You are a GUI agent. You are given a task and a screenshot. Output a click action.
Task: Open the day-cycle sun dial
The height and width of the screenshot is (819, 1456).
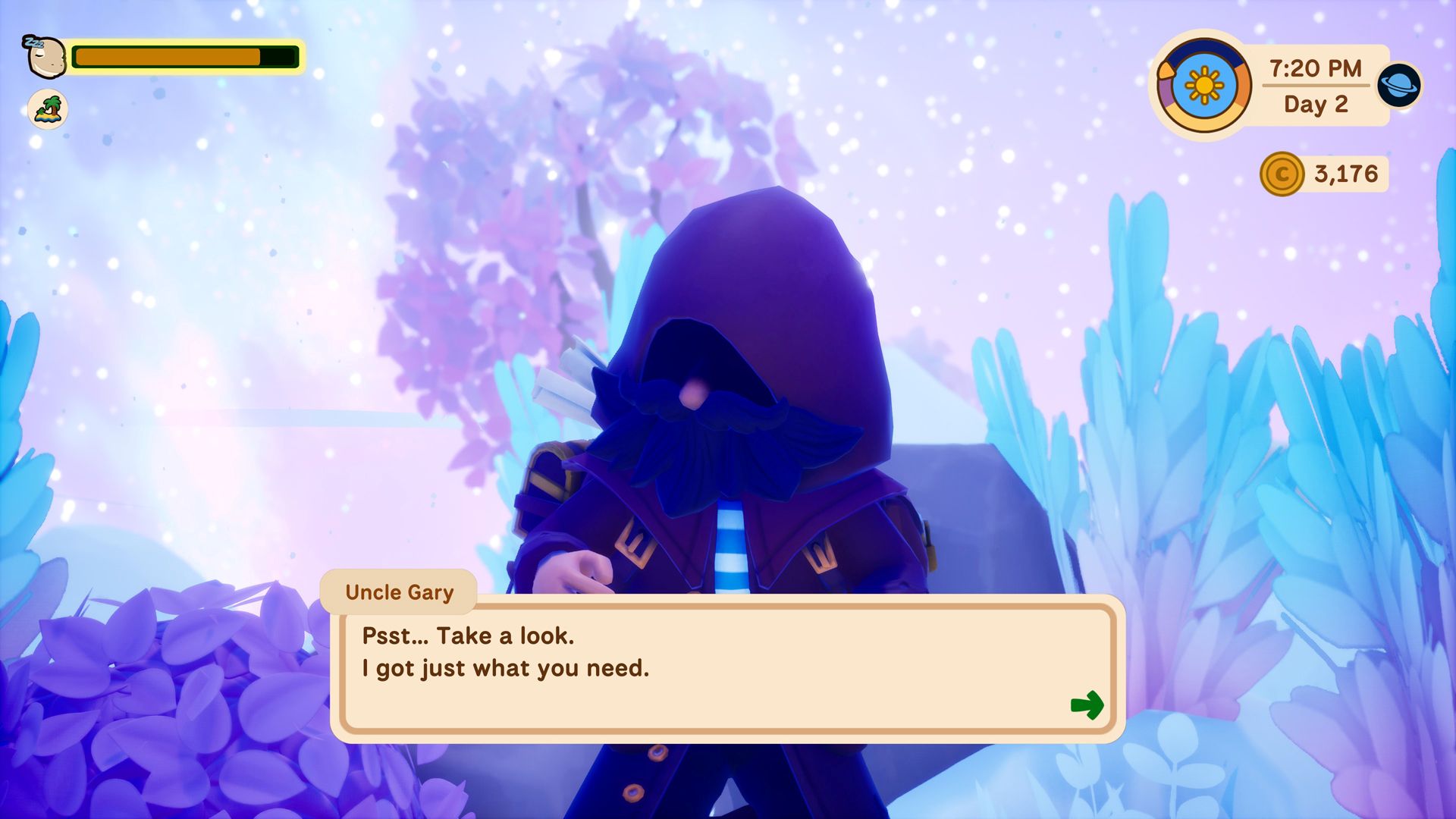click(1203, 83)
